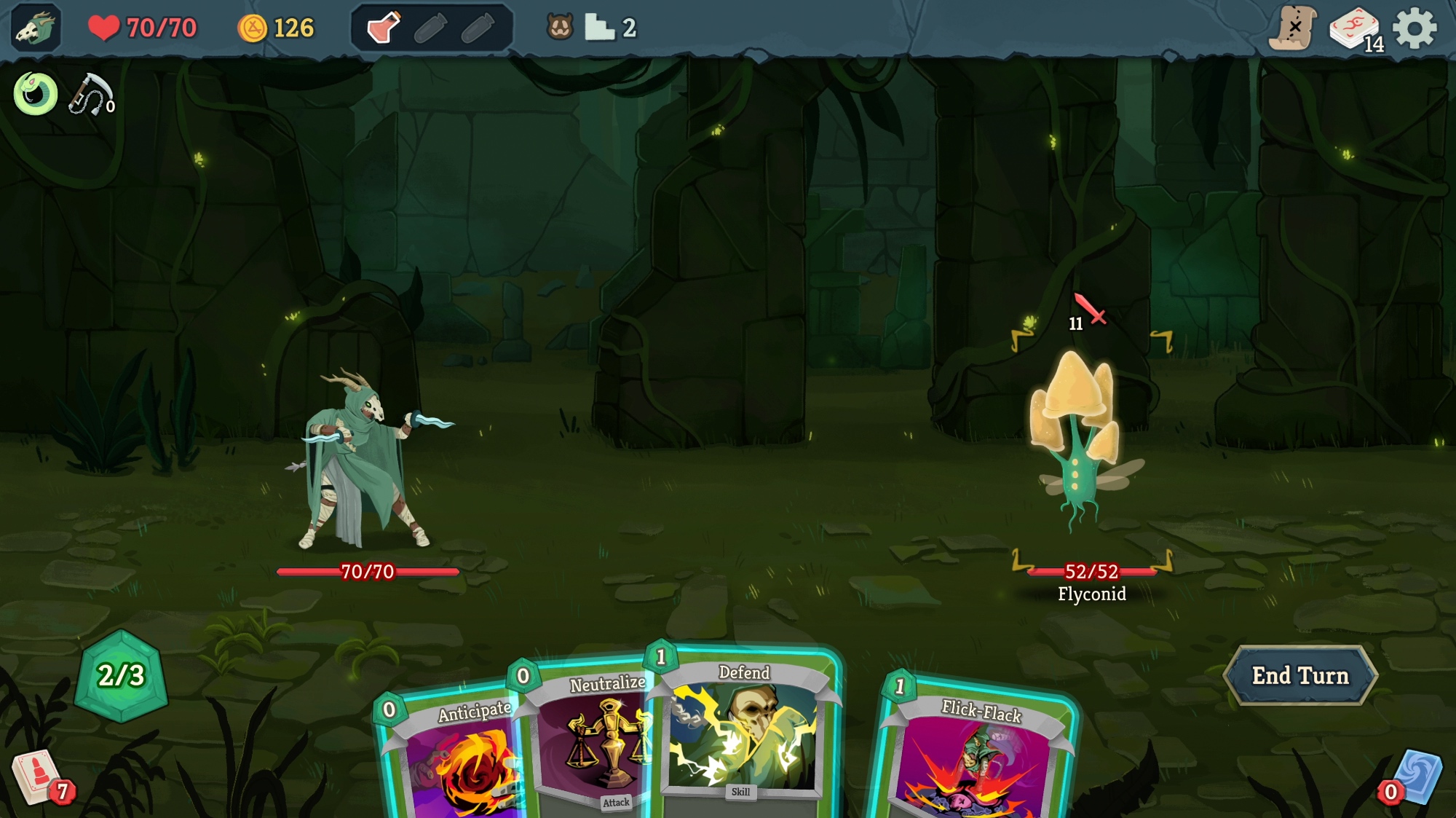End the current turn
Screen dimensions: 1456x818
click(1300, 676)
